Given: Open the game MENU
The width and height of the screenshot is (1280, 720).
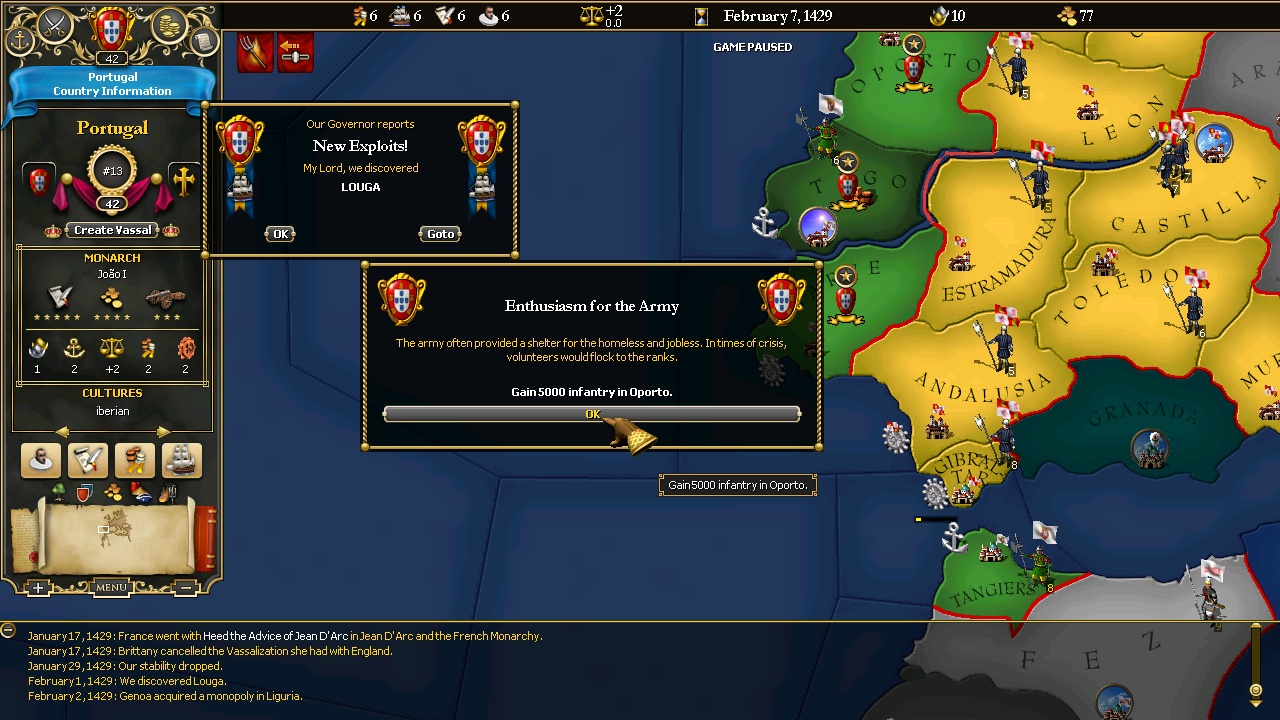Looking at the screenshot, I should click(111, 587).
